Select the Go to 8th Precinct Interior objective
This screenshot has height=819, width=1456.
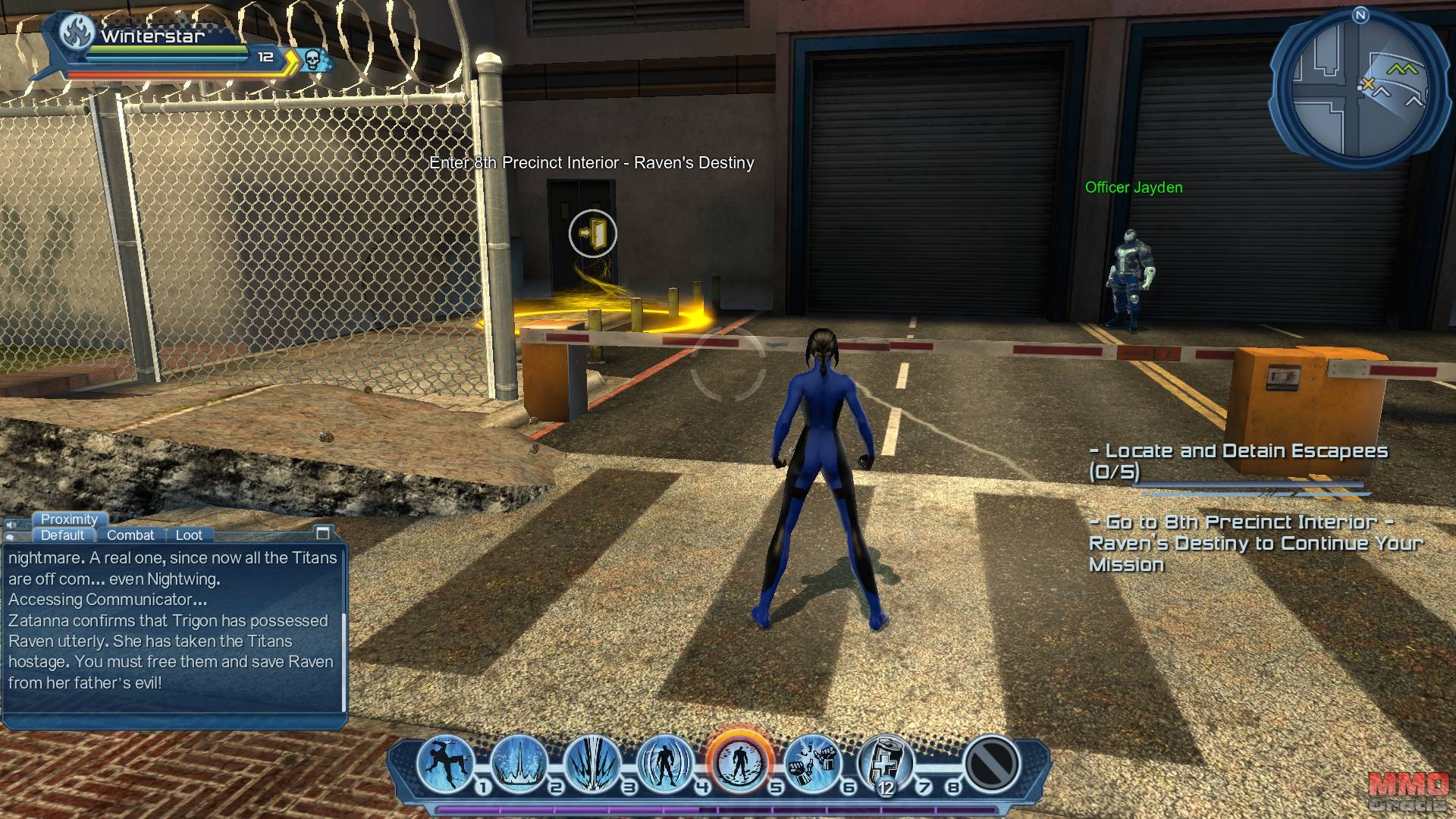(x=1255, y=543)
